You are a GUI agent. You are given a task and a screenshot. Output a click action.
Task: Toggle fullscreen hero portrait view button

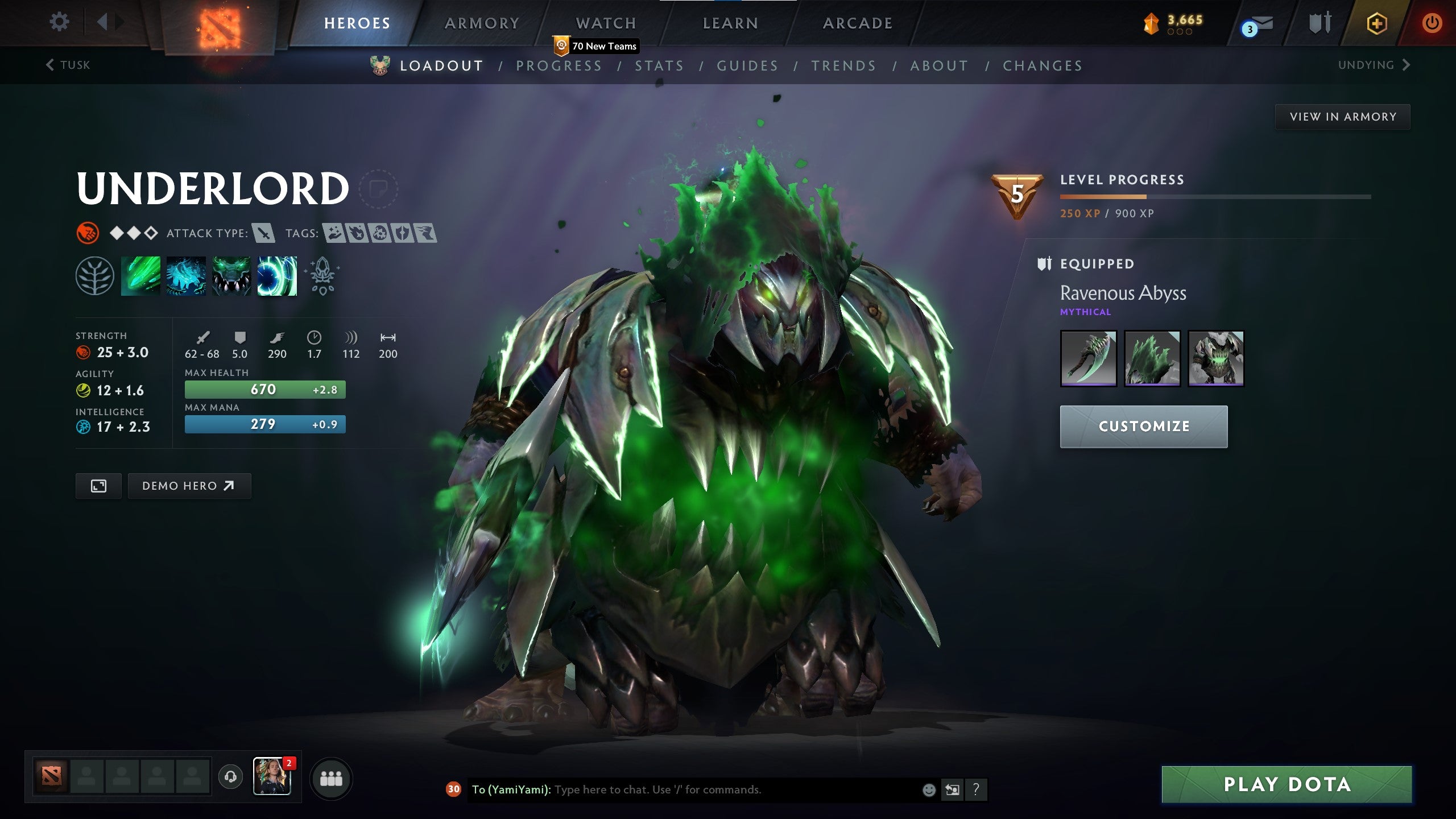tap(98, 486)
